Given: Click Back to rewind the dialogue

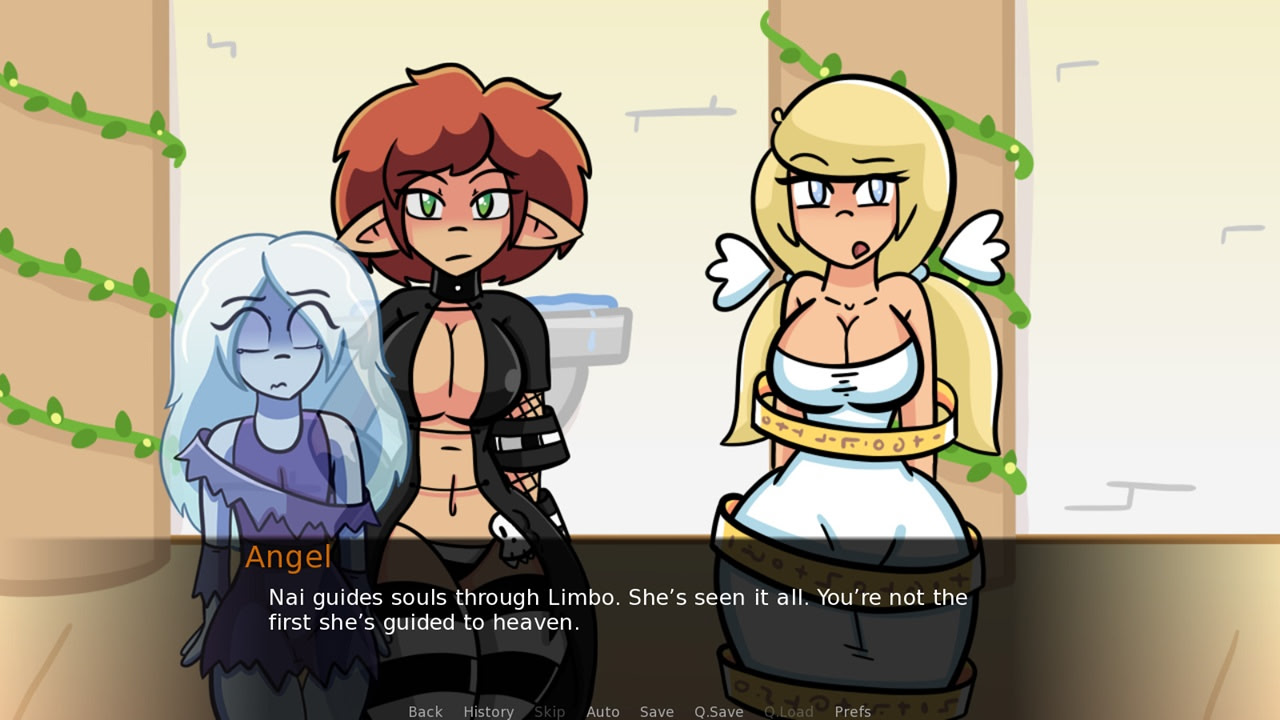Looking at the screenshot, I should click(425, 711).
